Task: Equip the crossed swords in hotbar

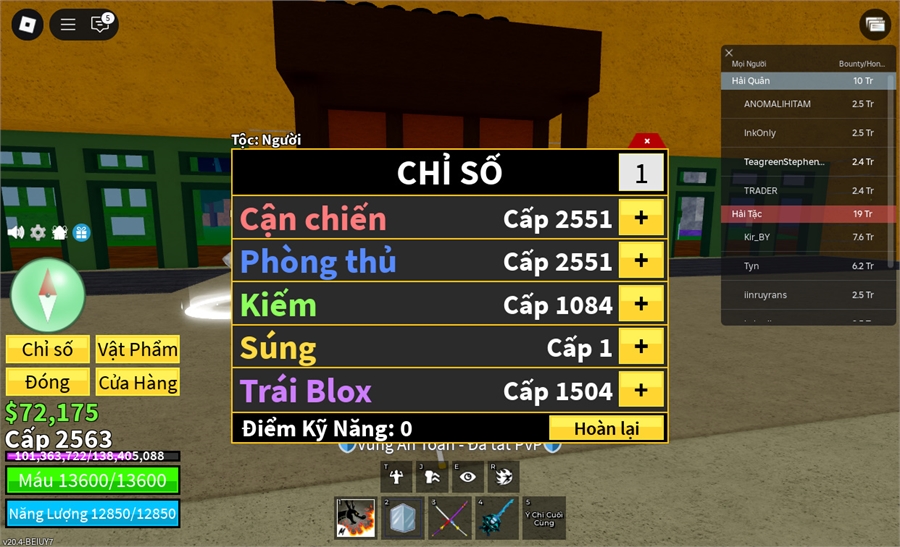Action: pyautogui.click(x=449, y=518)
